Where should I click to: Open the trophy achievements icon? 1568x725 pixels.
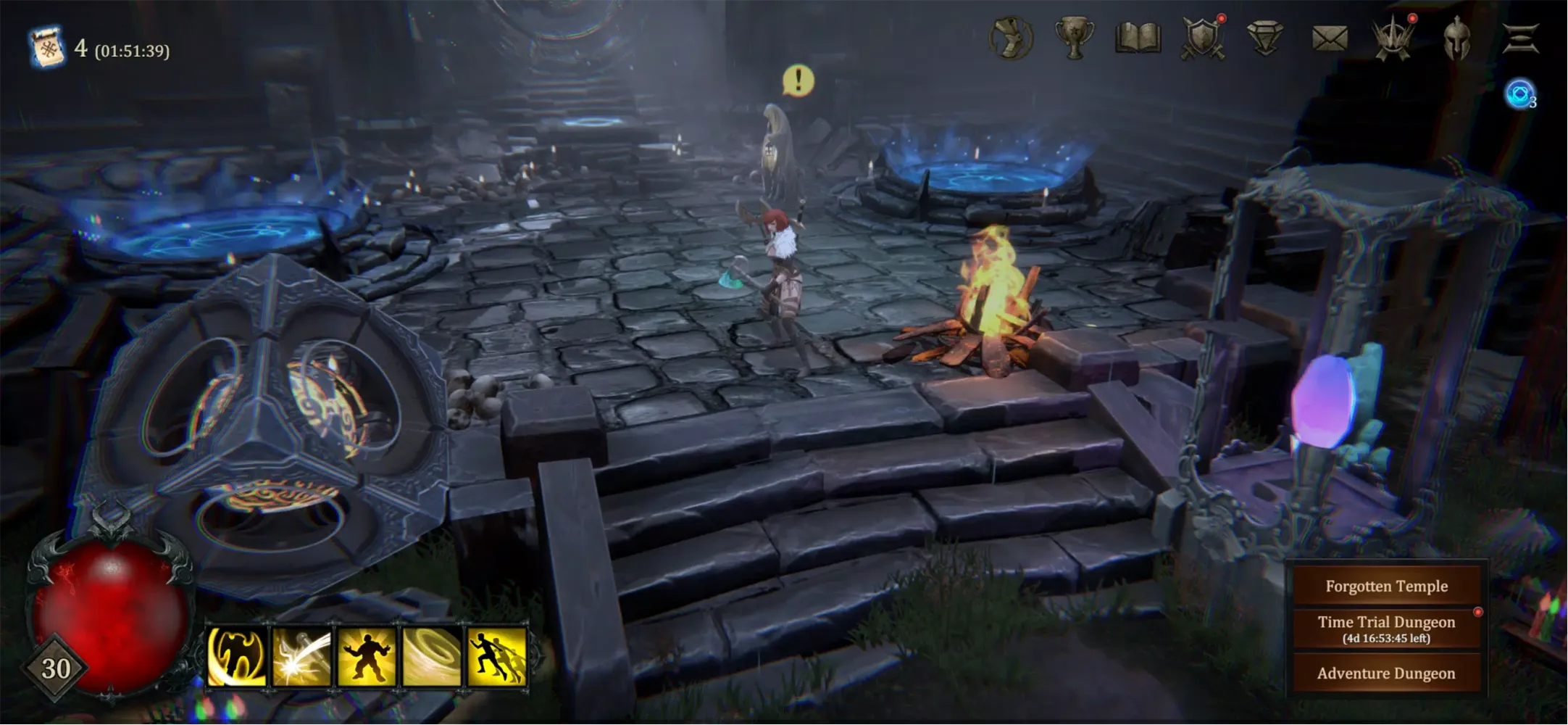1076,36
